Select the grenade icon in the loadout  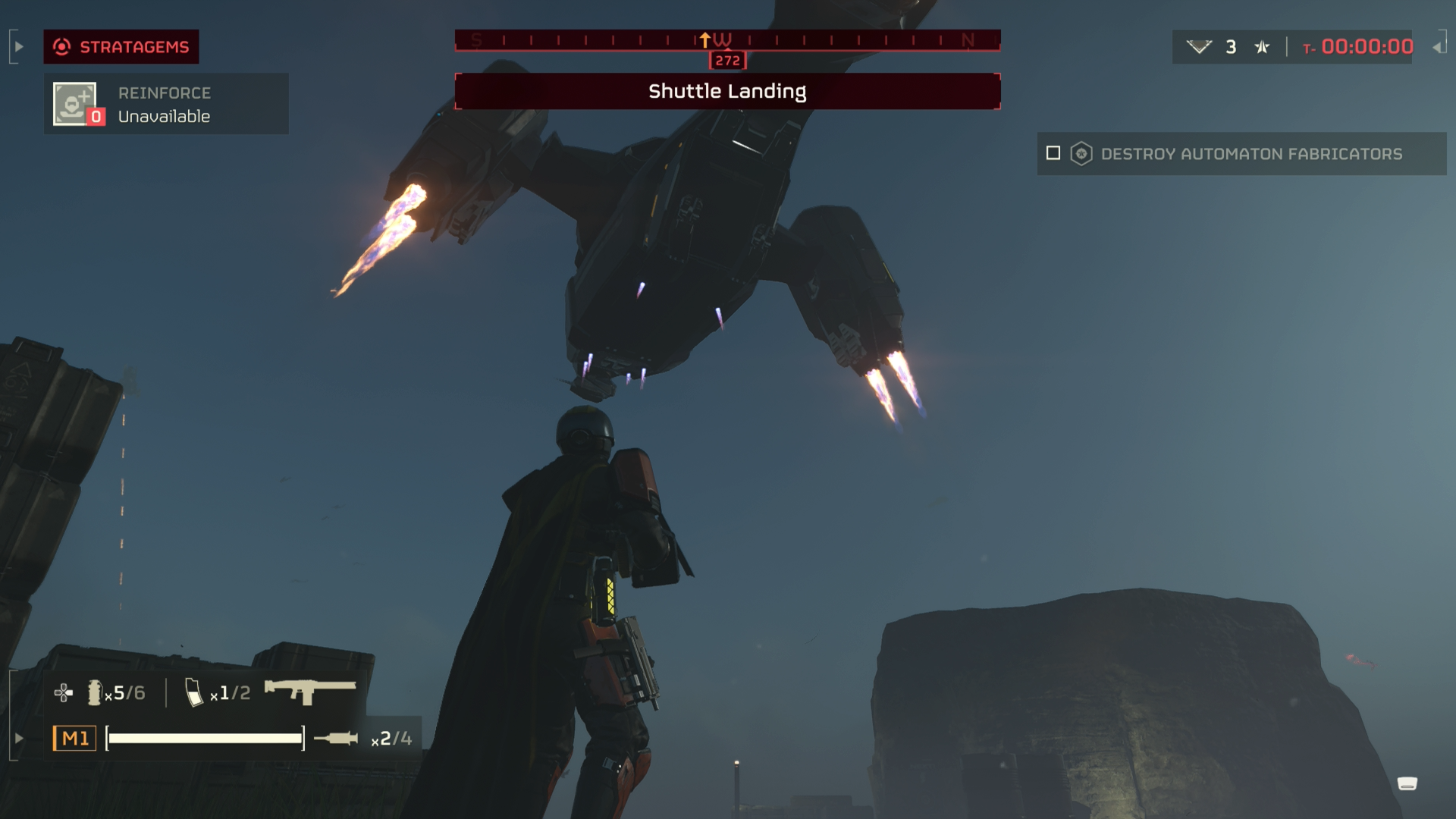click(94, 692)
